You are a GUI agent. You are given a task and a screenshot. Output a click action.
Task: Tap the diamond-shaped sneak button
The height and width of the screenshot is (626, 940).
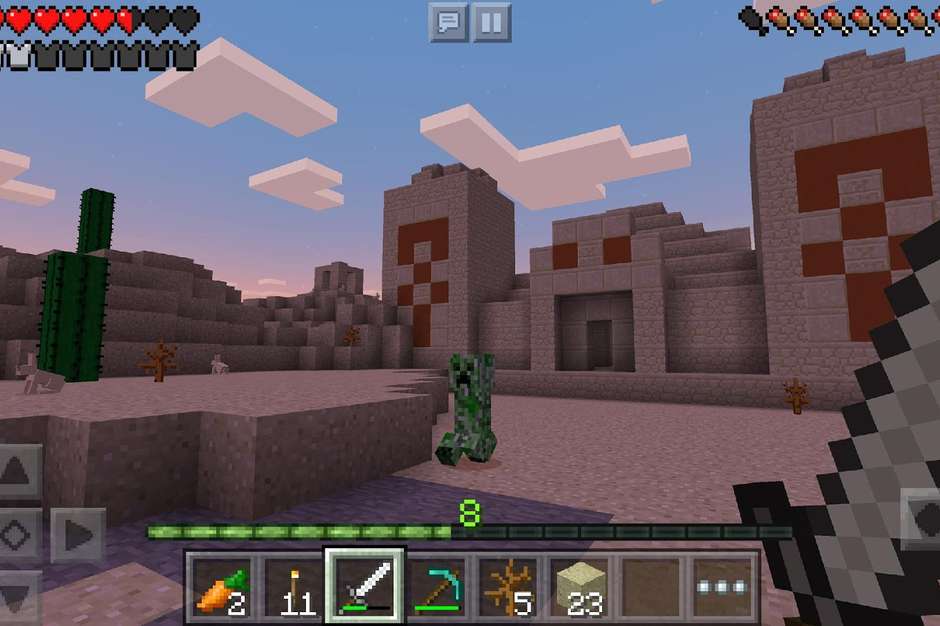pos(19,535)
